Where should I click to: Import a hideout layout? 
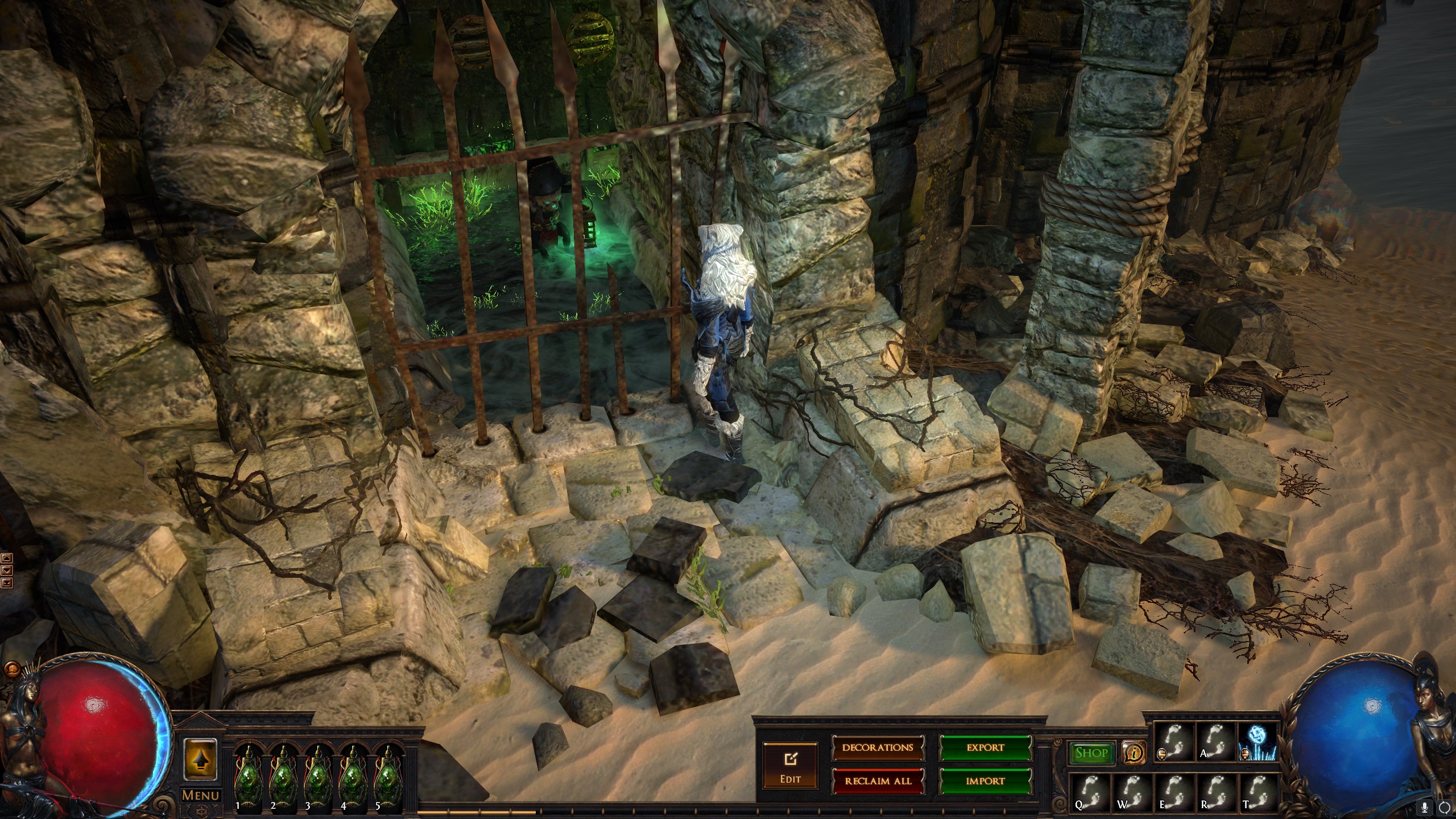pyautogui.click(x=985, y=781)
